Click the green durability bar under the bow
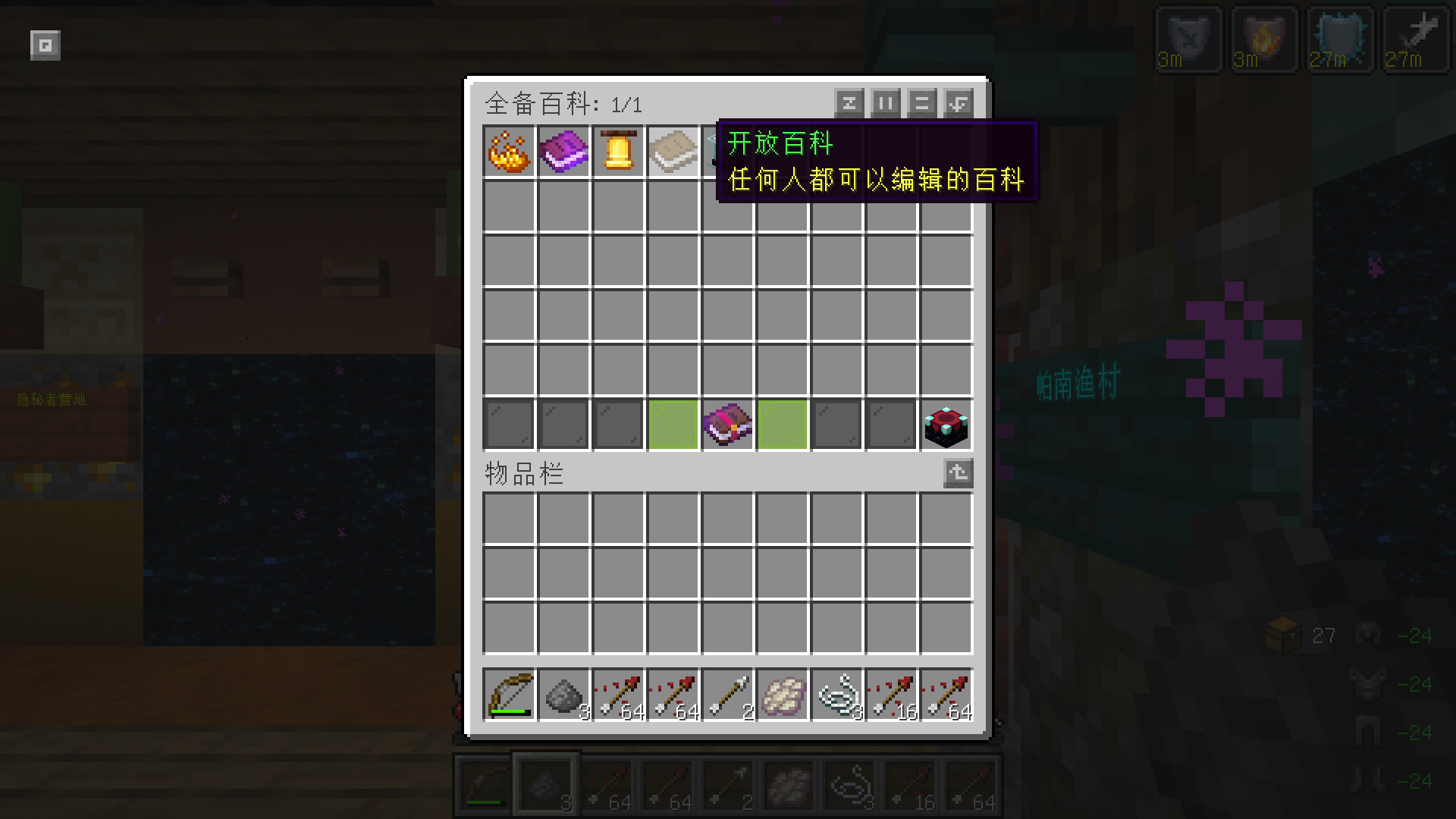1456x819 pixels. (508, 711)
